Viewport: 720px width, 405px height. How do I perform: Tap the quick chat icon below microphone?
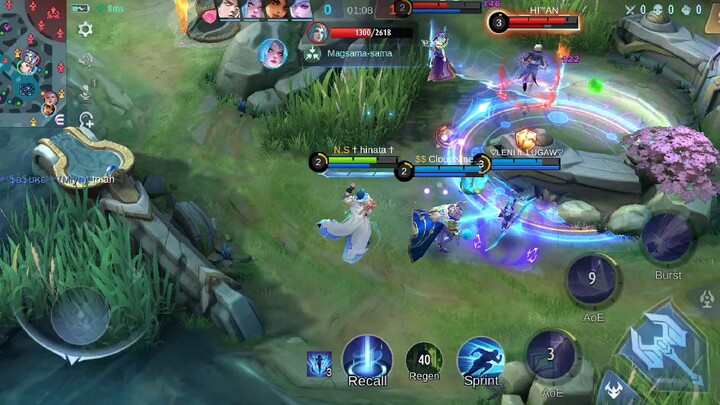point(86,120)
